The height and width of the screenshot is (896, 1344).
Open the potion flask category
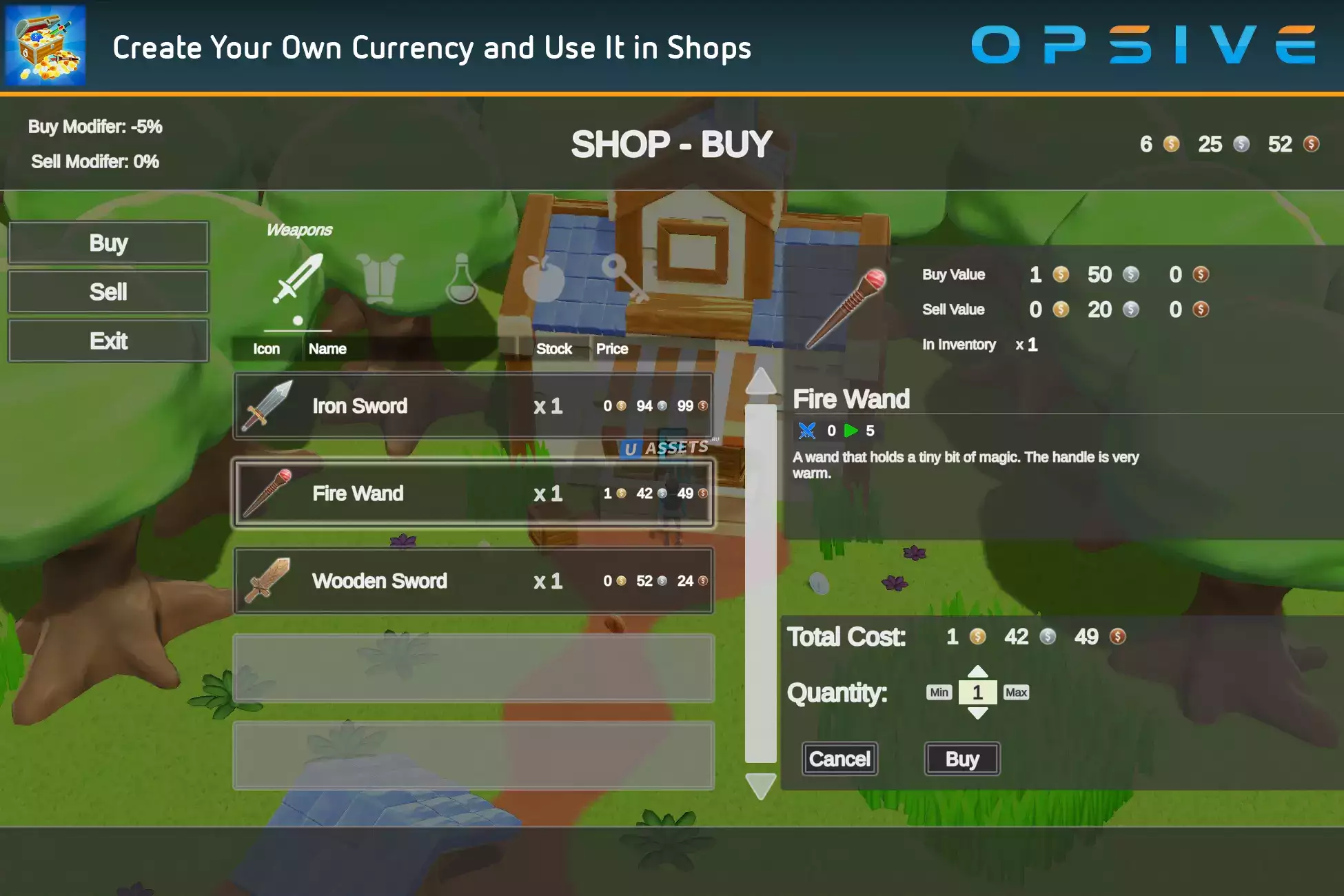(x=461, y=279)
